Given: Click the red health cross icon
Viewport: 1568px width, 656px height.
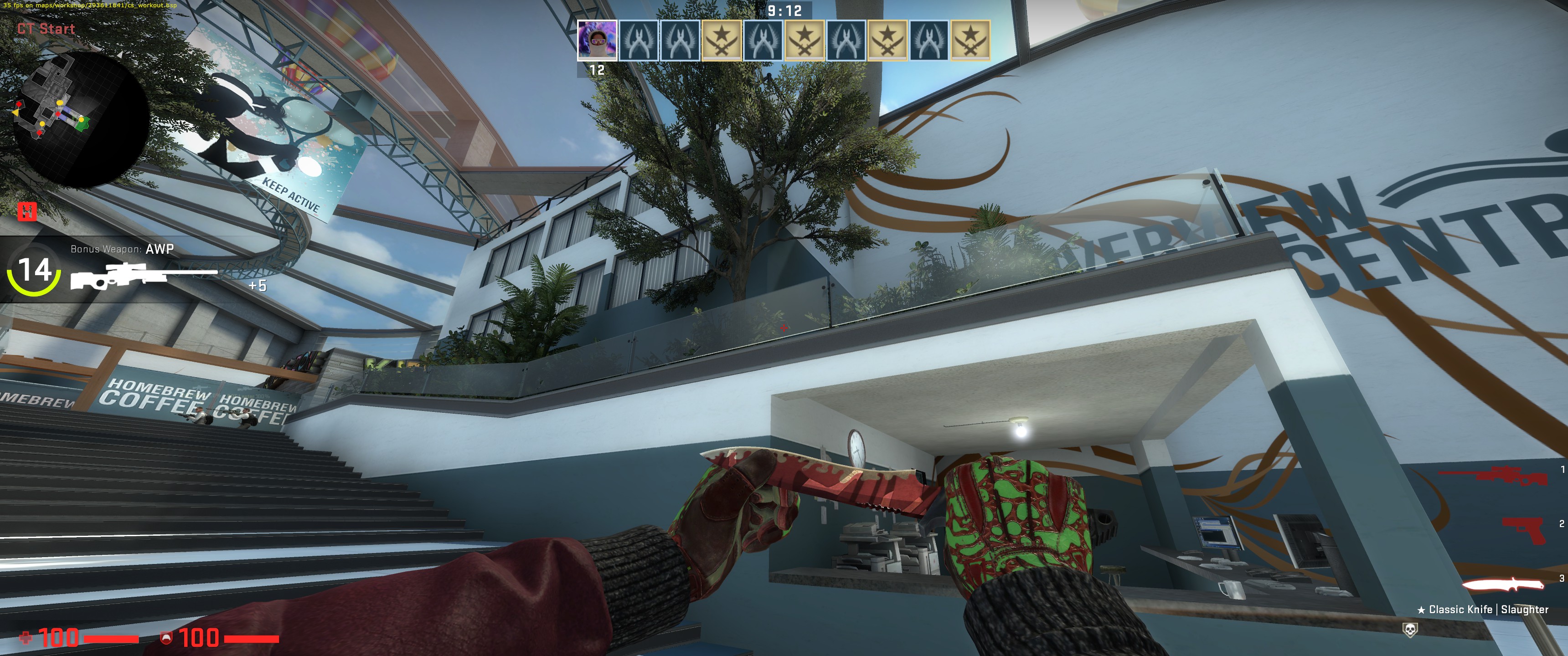Looking at the screenshot, I should pos(26,637).
